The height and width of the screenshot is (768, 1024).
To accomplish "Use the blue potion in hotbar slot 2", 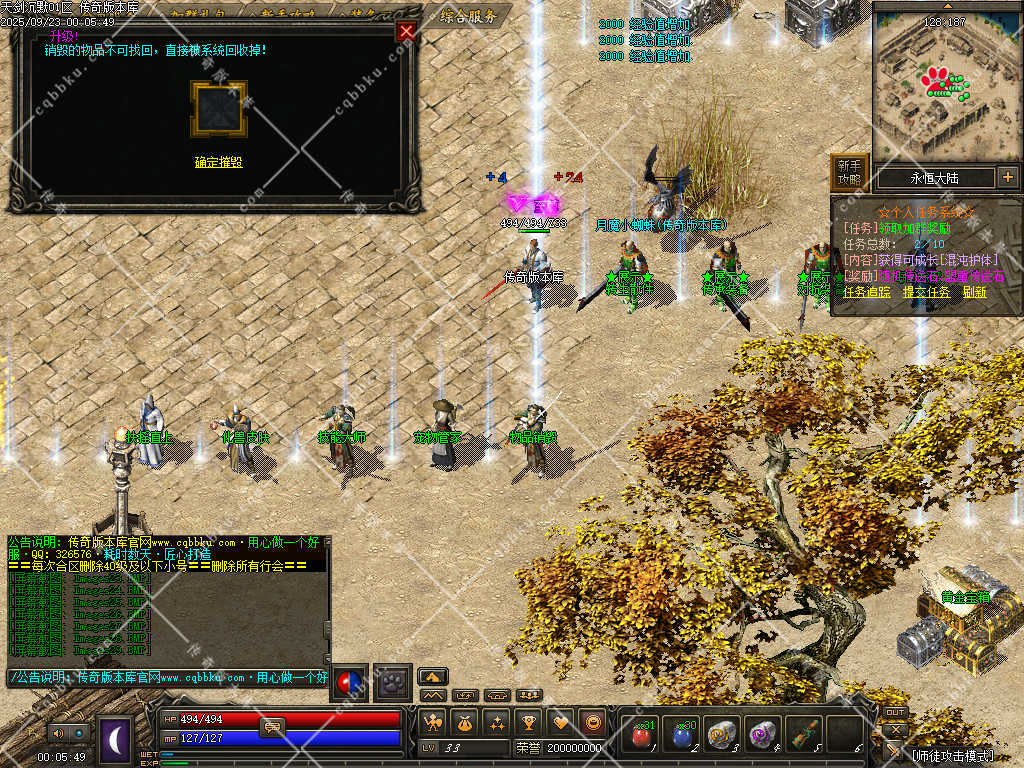I will click(x=682, y=735).
